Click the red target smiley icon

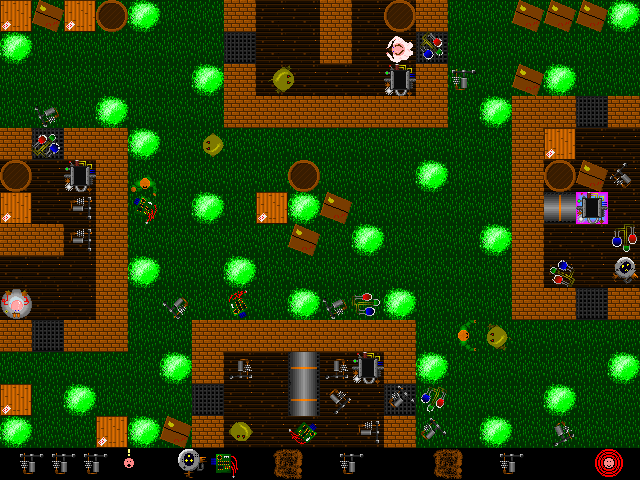tap(609, 463)
